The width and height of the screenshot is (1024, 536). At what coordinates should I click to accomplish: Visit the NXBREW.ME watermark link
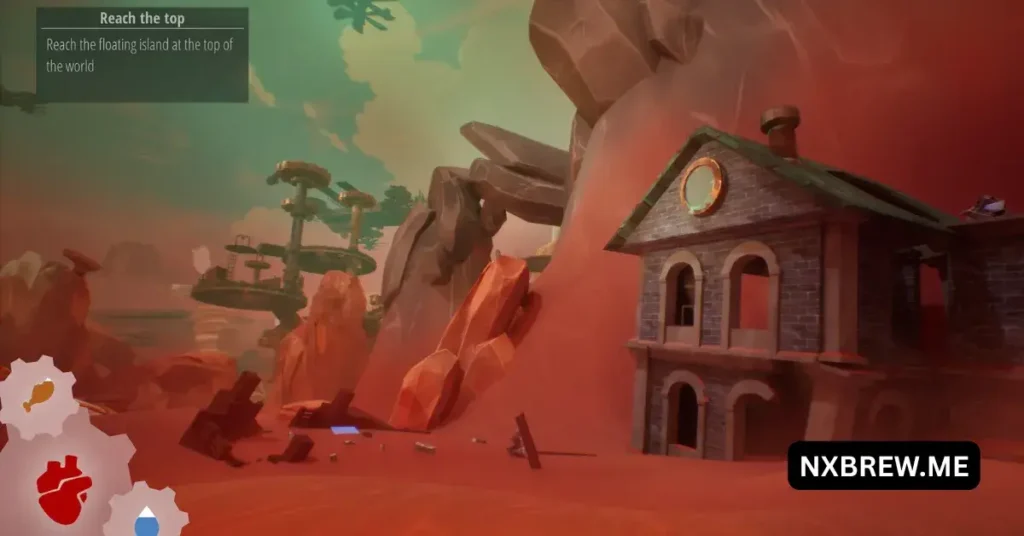[x=883, y=466]
